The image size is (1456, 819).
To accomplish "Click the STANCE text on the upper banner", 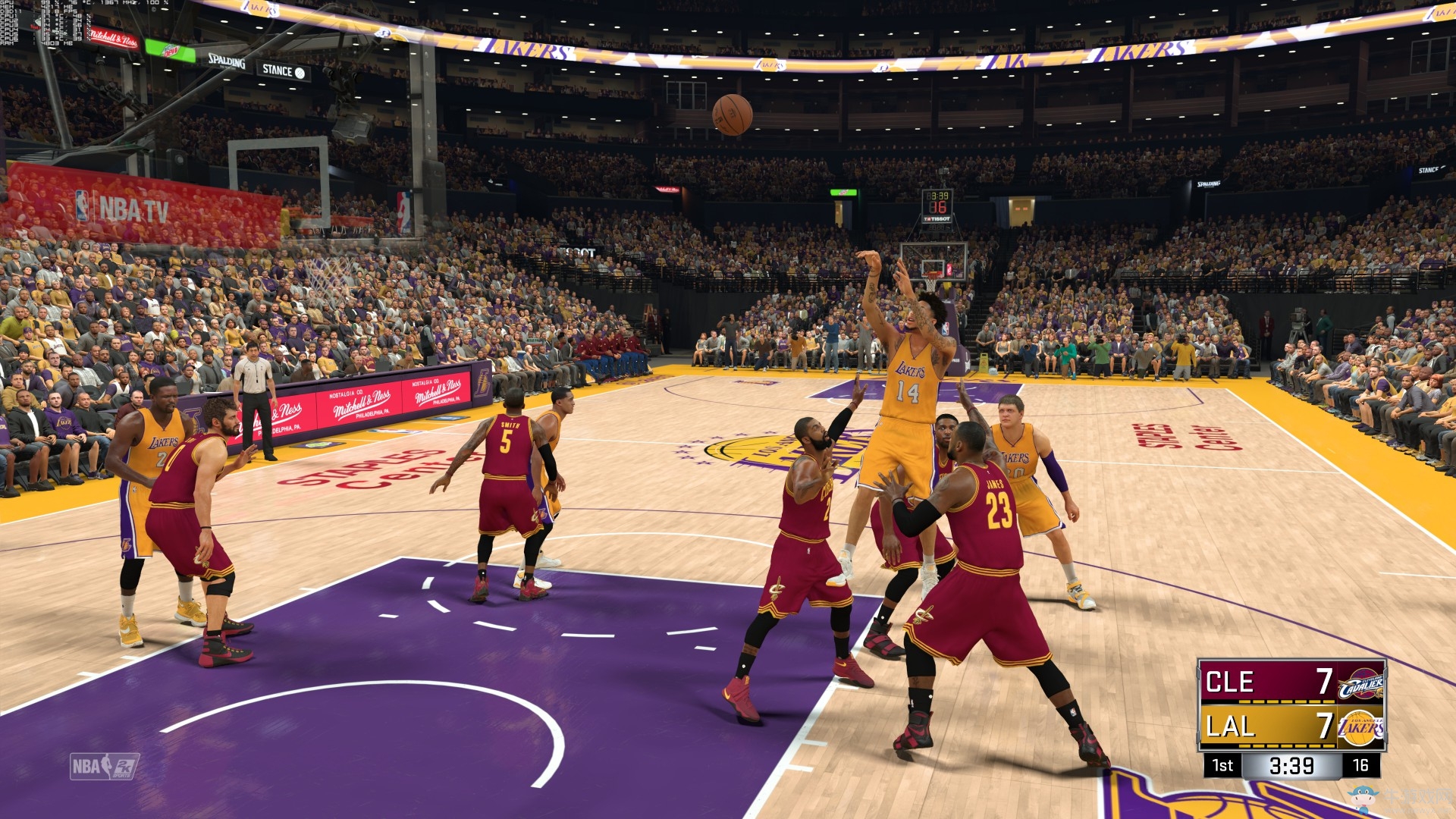I will click(x=277, y=70).
